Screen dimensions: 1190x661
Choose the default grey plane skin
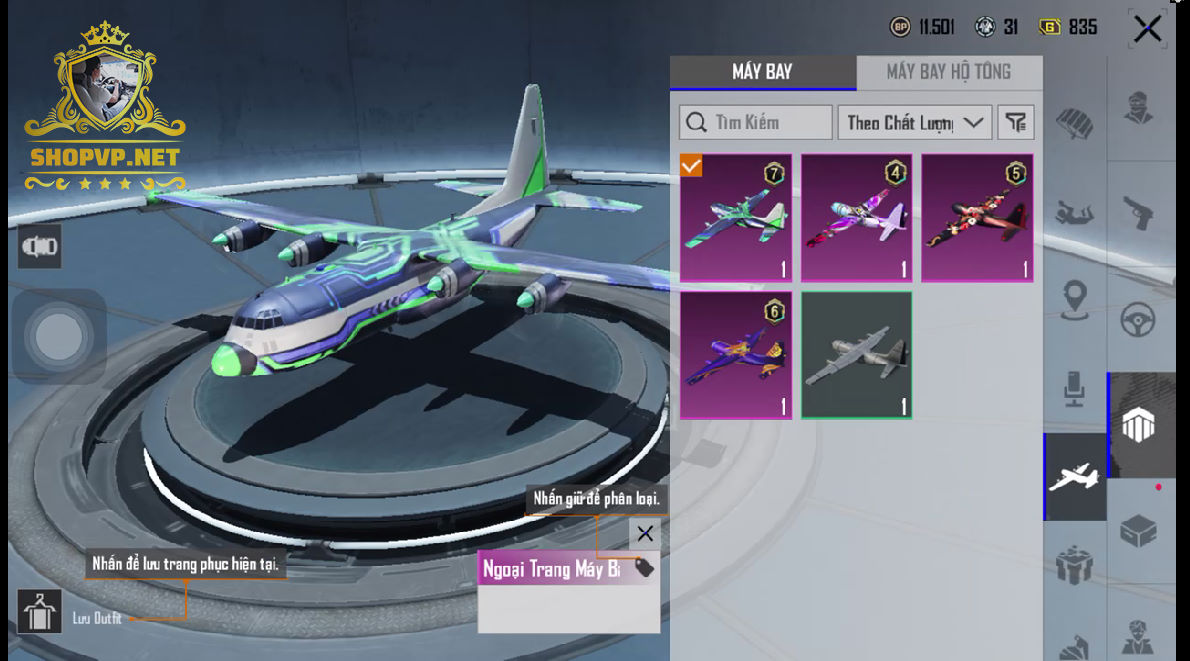point(857,355)
